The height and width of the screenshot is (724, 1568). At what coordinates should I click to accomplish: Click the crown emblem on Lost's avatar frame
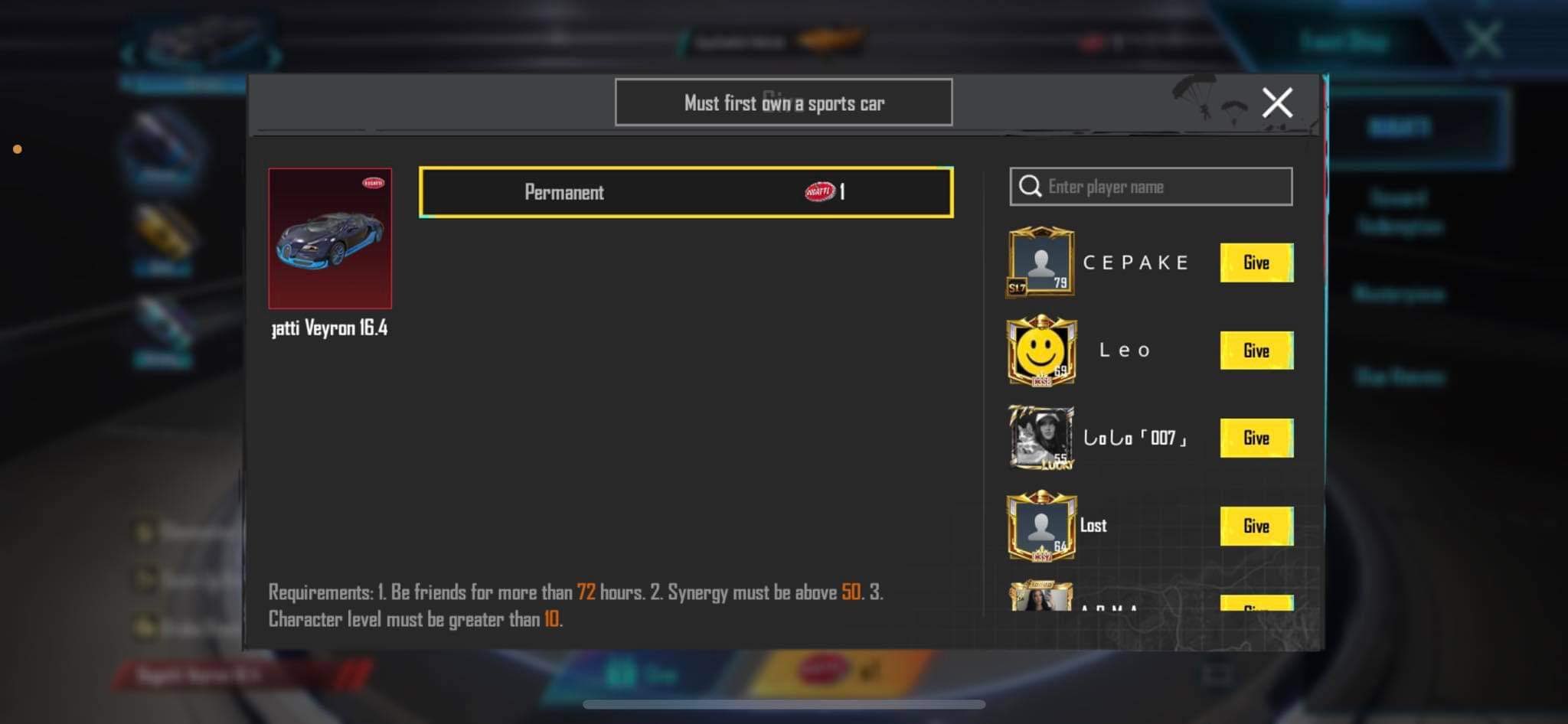[1041, 497]
